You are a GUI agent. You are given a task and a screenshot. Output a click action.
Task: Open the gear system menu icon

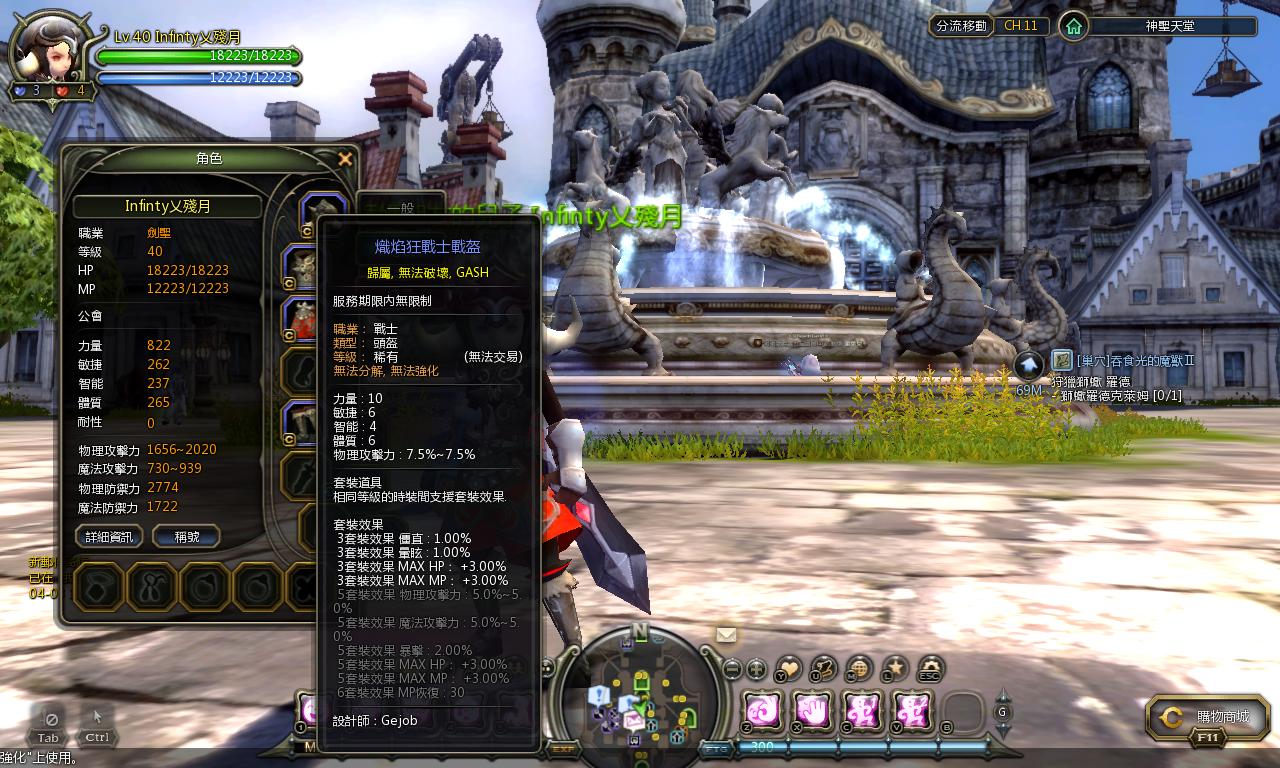(x=931, y=669)
